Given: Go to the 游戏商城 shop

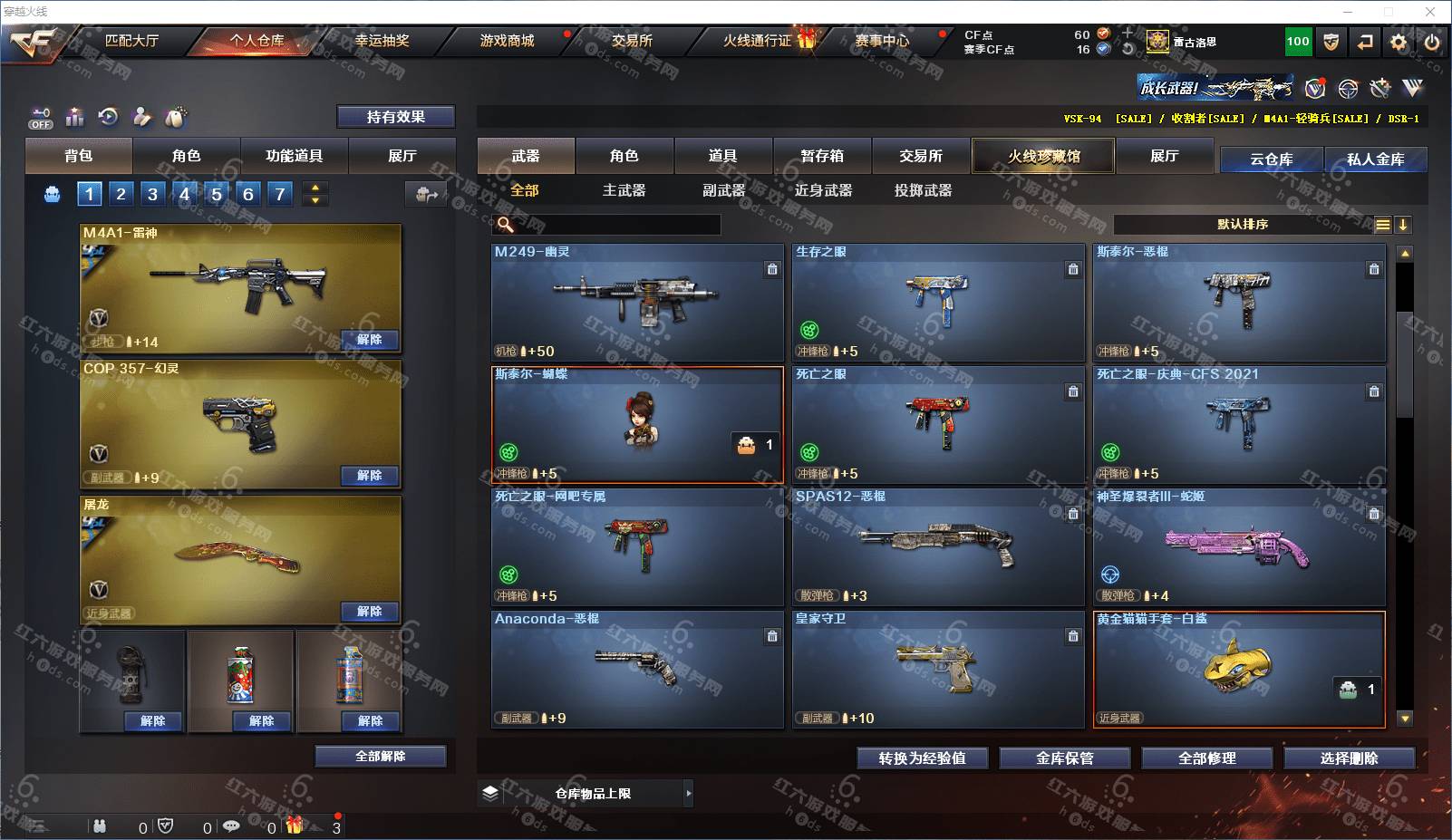Looking at the screenshot, I should pos(507,41).
